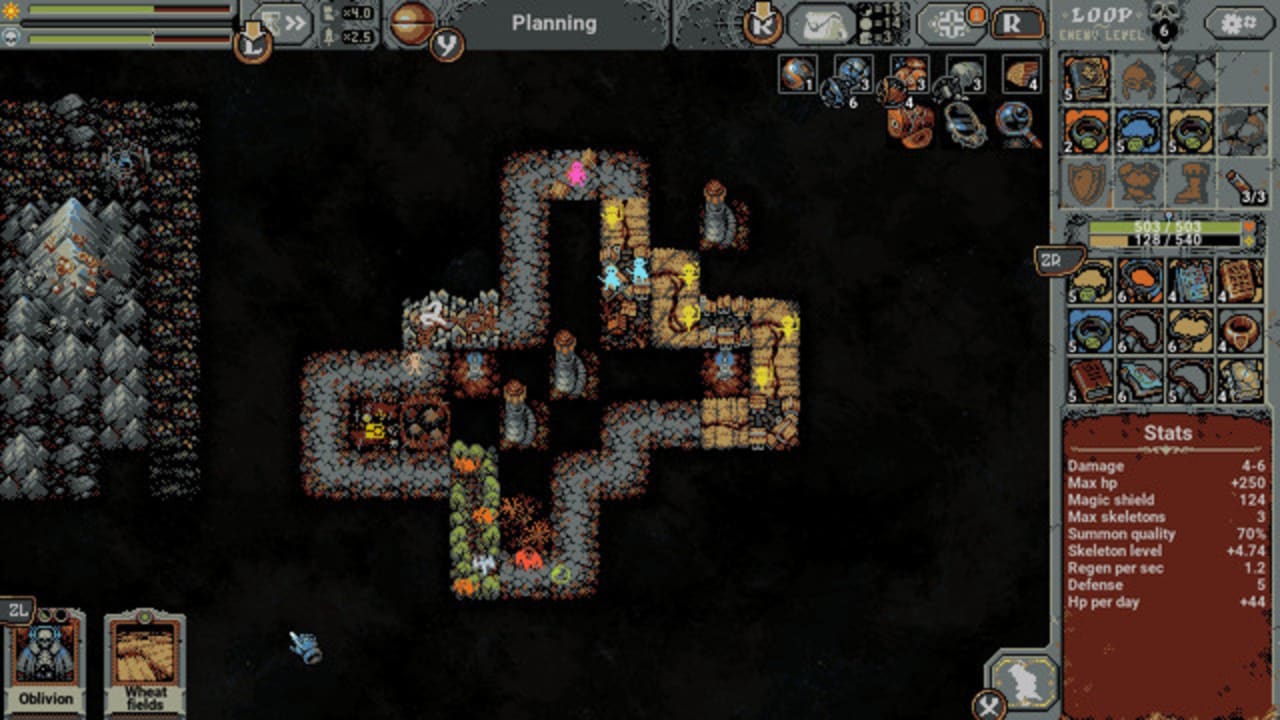
Task: Toggle Planning mode via the orb
Action: tap(412, 23)
